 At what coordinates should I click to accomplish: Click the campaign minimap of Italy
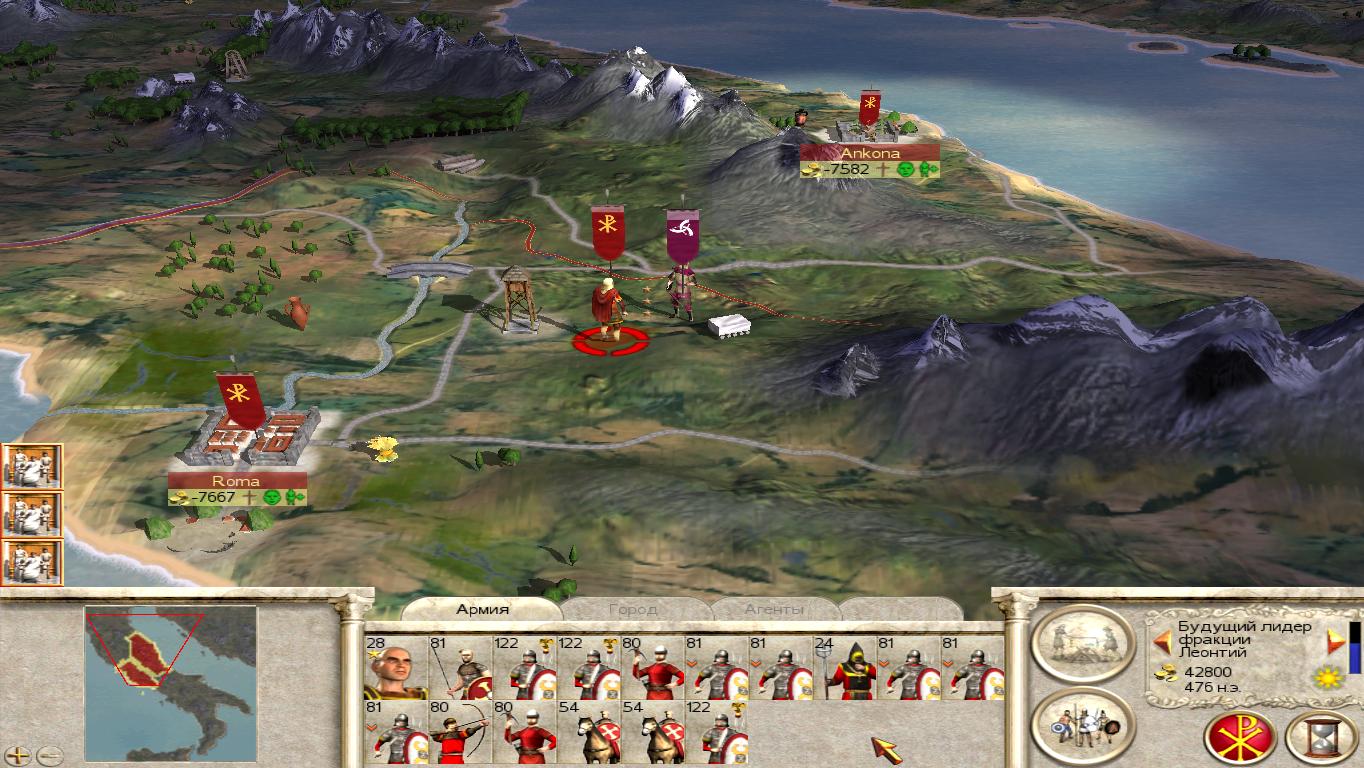pyautogui.click(x=170, y=662)
